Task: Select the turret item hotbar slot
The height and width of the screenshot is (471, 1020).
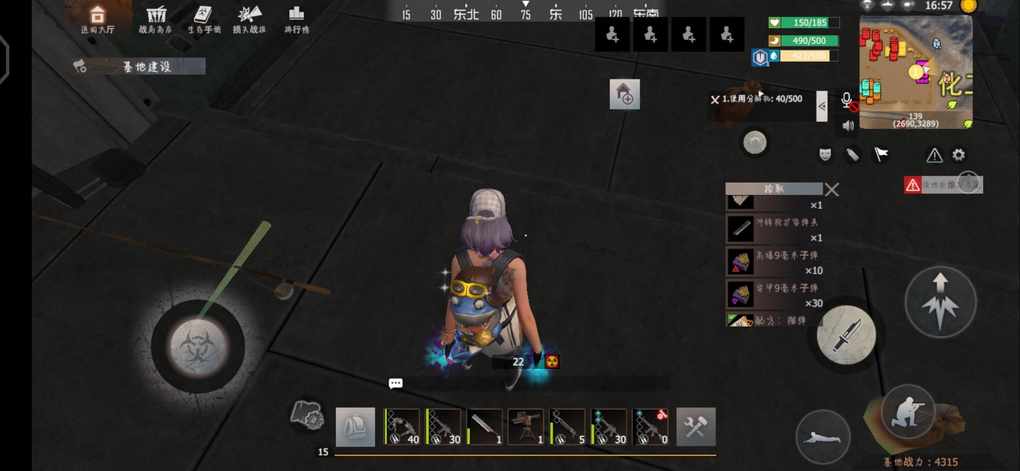Action: (x=525, y=427)
